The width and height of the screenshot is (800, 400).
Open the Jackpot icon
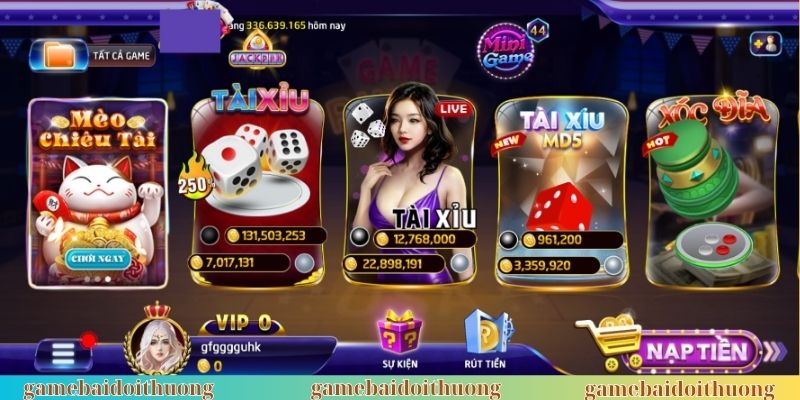pos(255,49)
